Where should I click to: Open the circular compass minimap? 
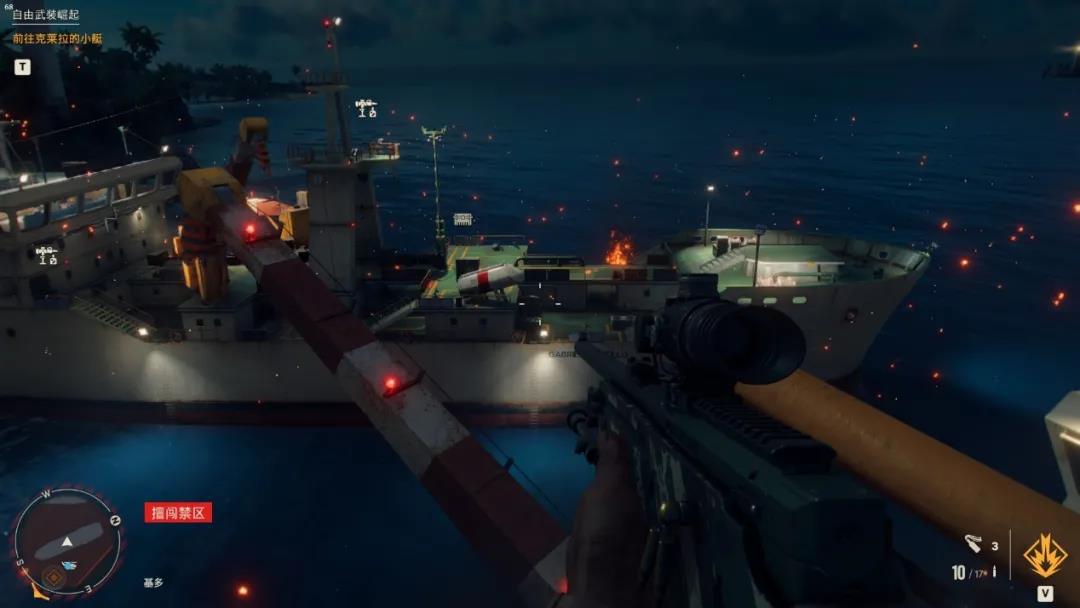[67, 541]
